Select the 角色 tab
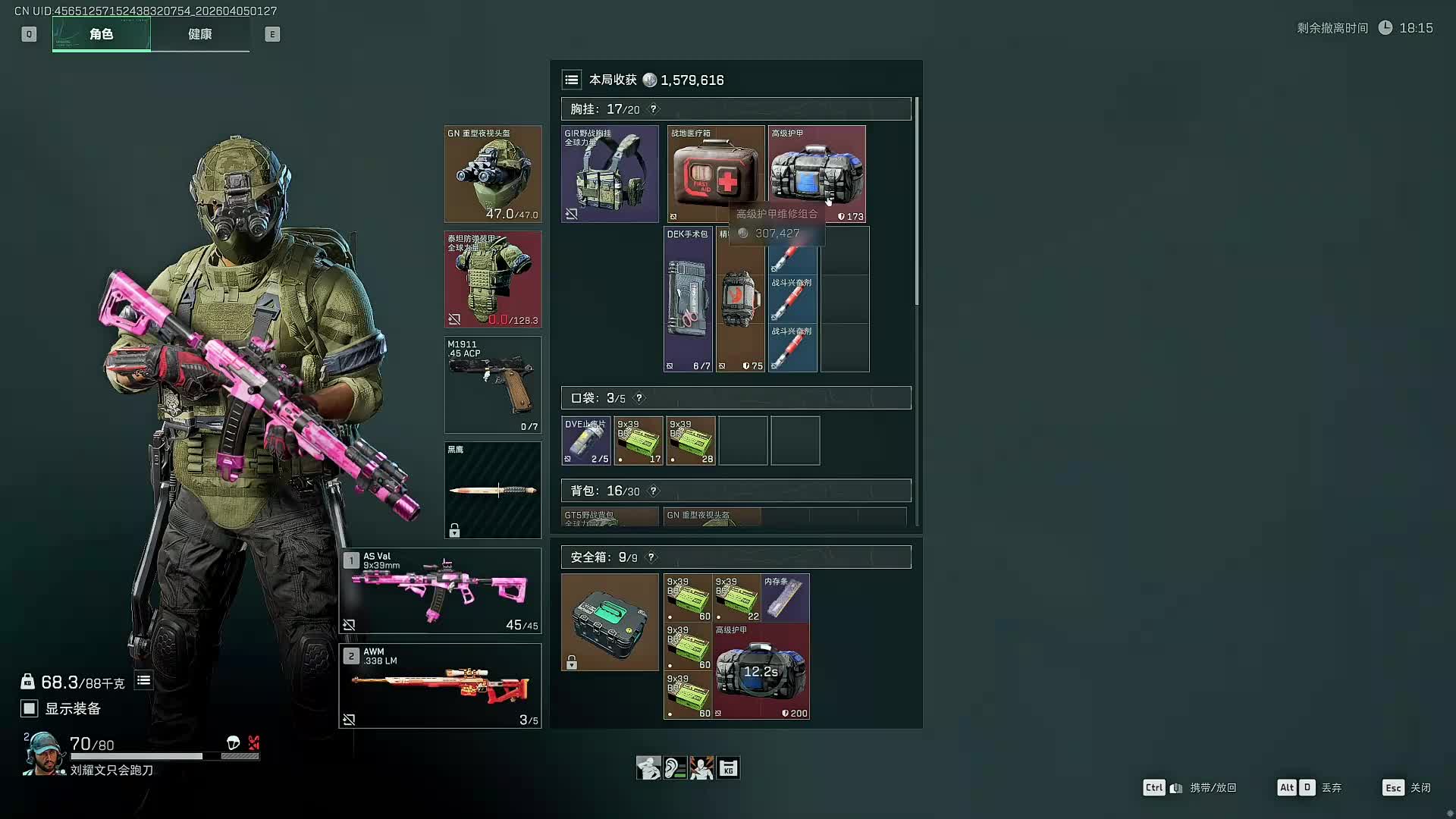The image size is (1456, 819). (102, 34)
